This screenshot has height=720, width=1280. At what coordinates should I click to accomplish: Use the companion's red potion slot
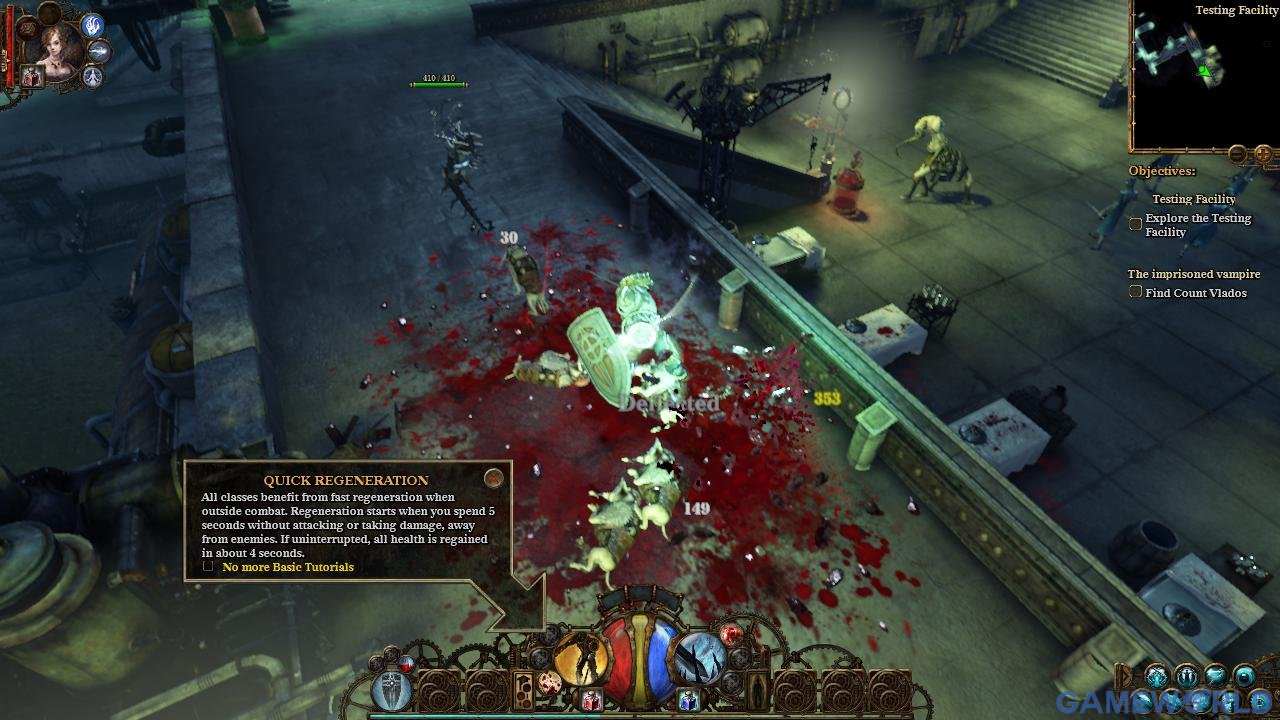pos(32,77)
